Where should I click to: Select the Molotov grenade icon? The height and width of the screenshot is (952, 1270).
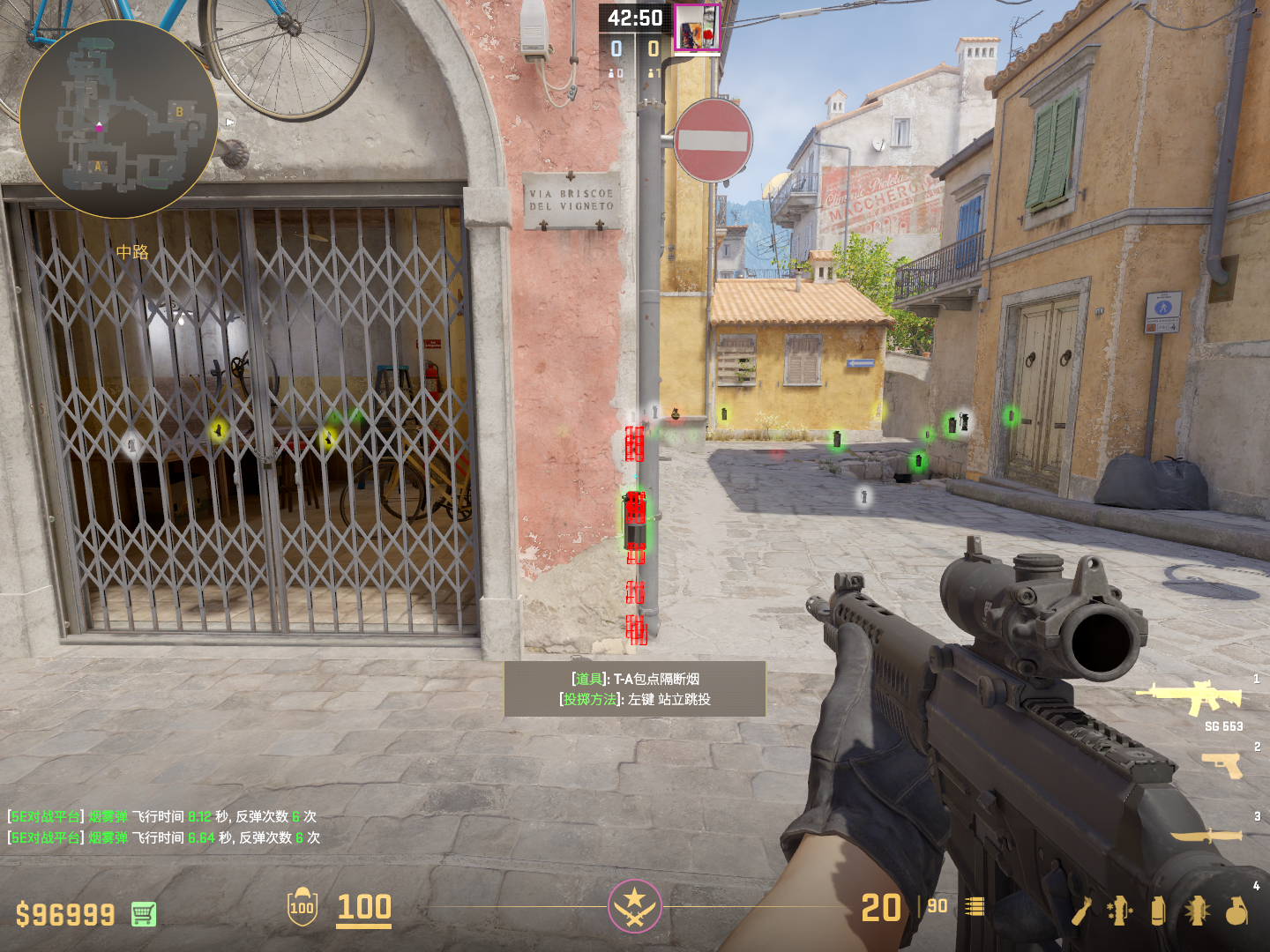[1082, 911]
